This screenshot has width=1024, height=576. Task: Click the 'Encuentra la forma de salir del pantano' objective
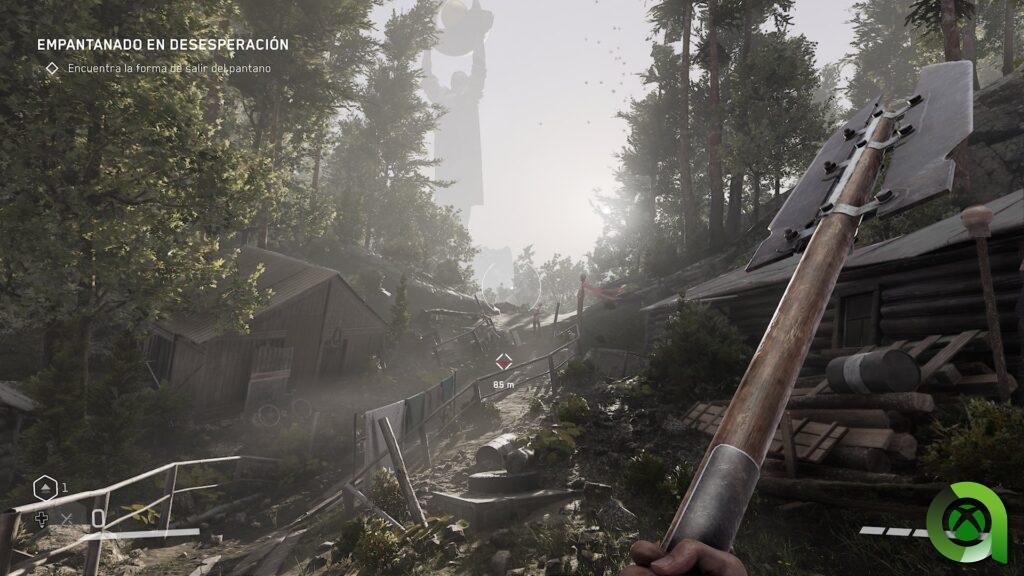tap(169, 68)
